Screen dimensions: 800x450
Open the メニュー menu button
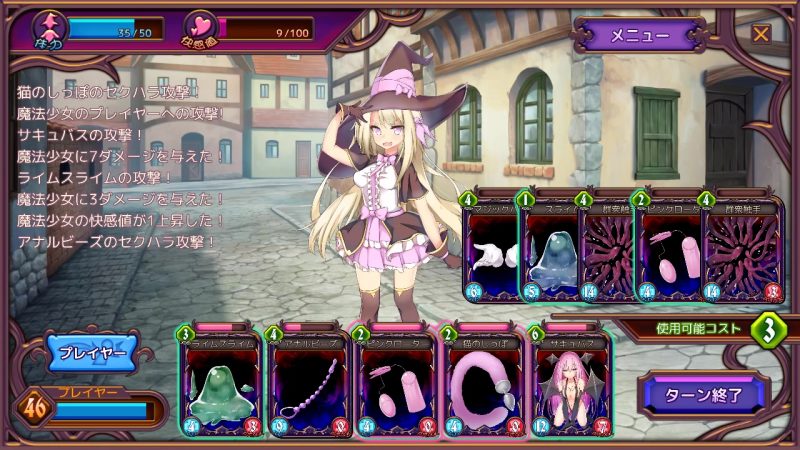click(x=639, y=35)
